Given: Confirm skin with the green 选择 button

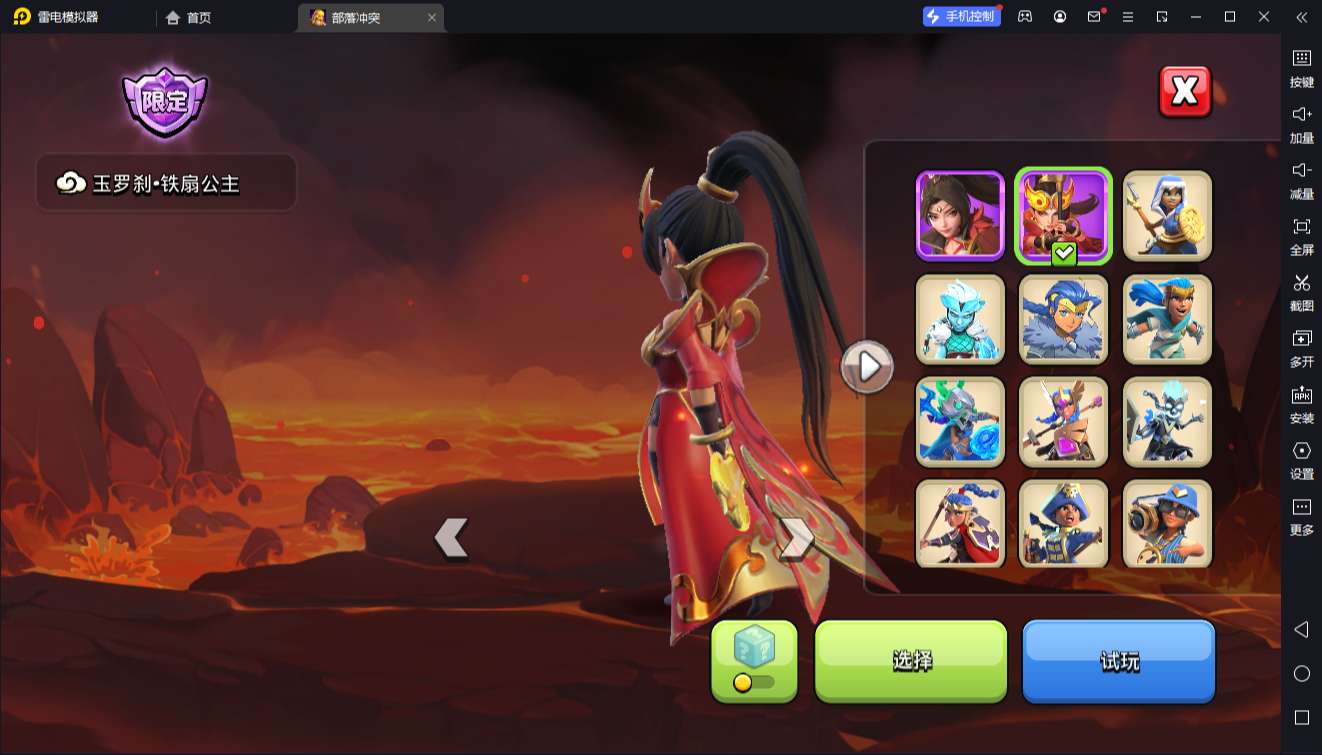Looking at the screenshot, I should [x=911, y=660].
